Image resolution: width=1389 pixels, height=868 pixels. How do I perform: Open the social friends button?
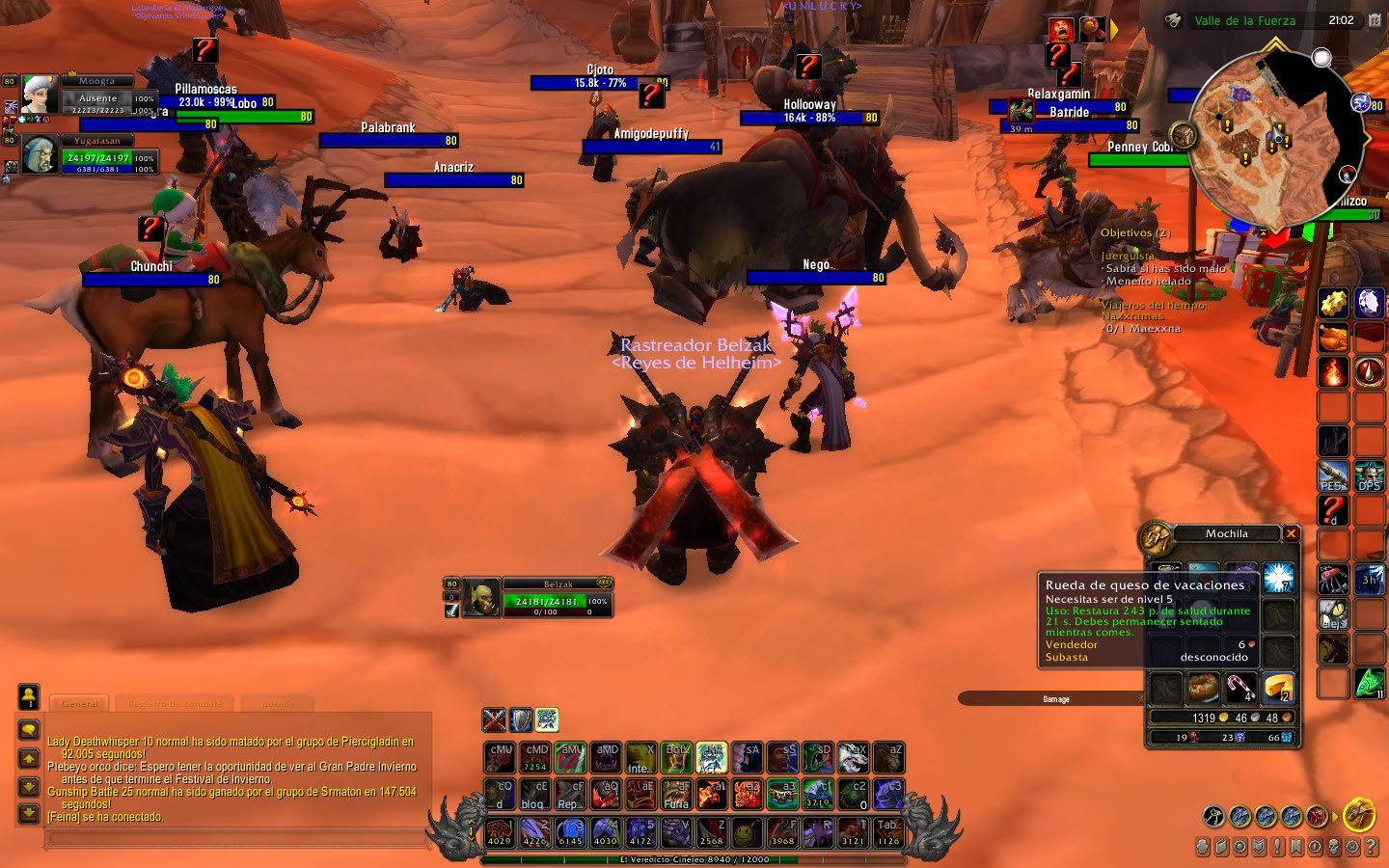point(29,694)
